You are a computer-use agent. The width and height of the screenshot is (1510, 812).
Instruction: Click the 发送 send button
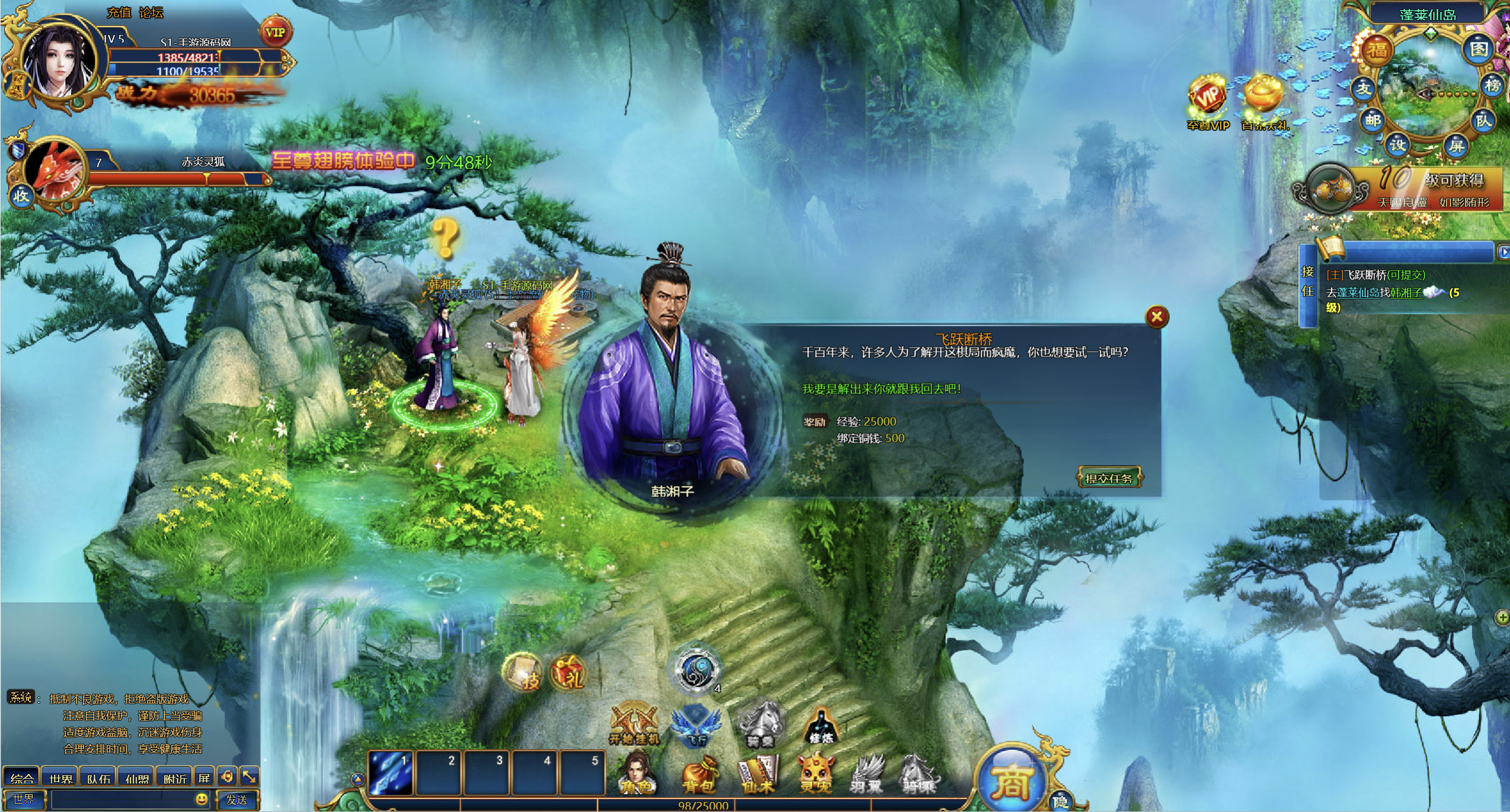236,800
